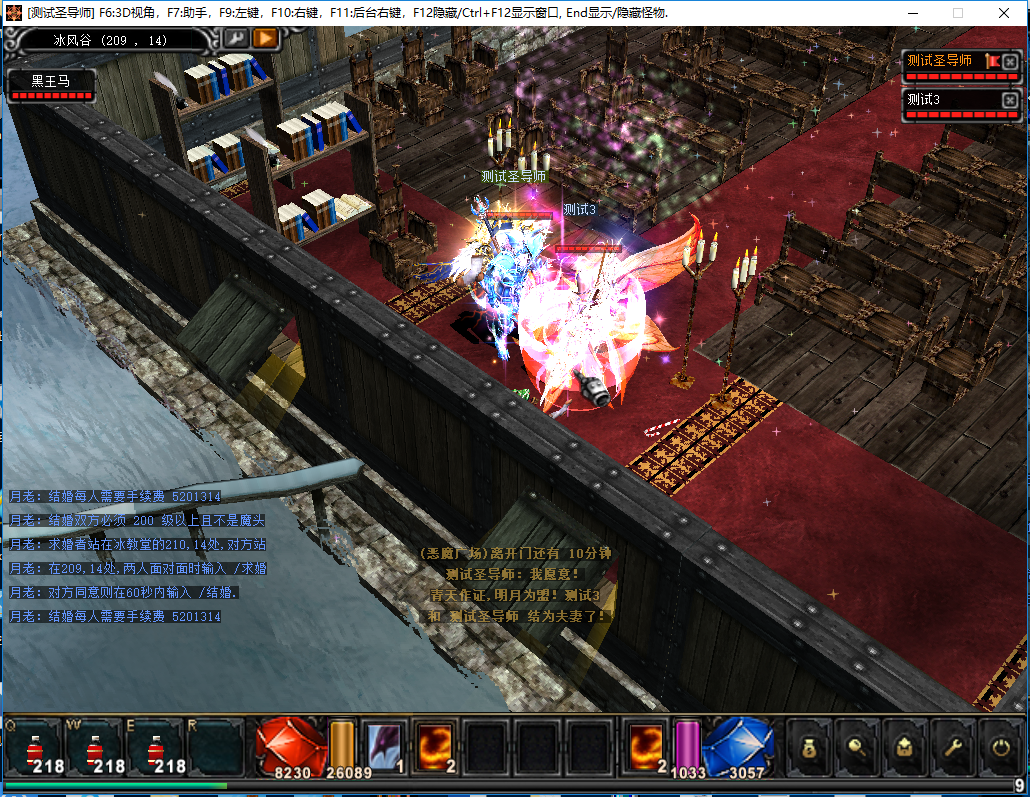
Task: Remove 测试3 using its X button
Action: [x=1010, y=100]
